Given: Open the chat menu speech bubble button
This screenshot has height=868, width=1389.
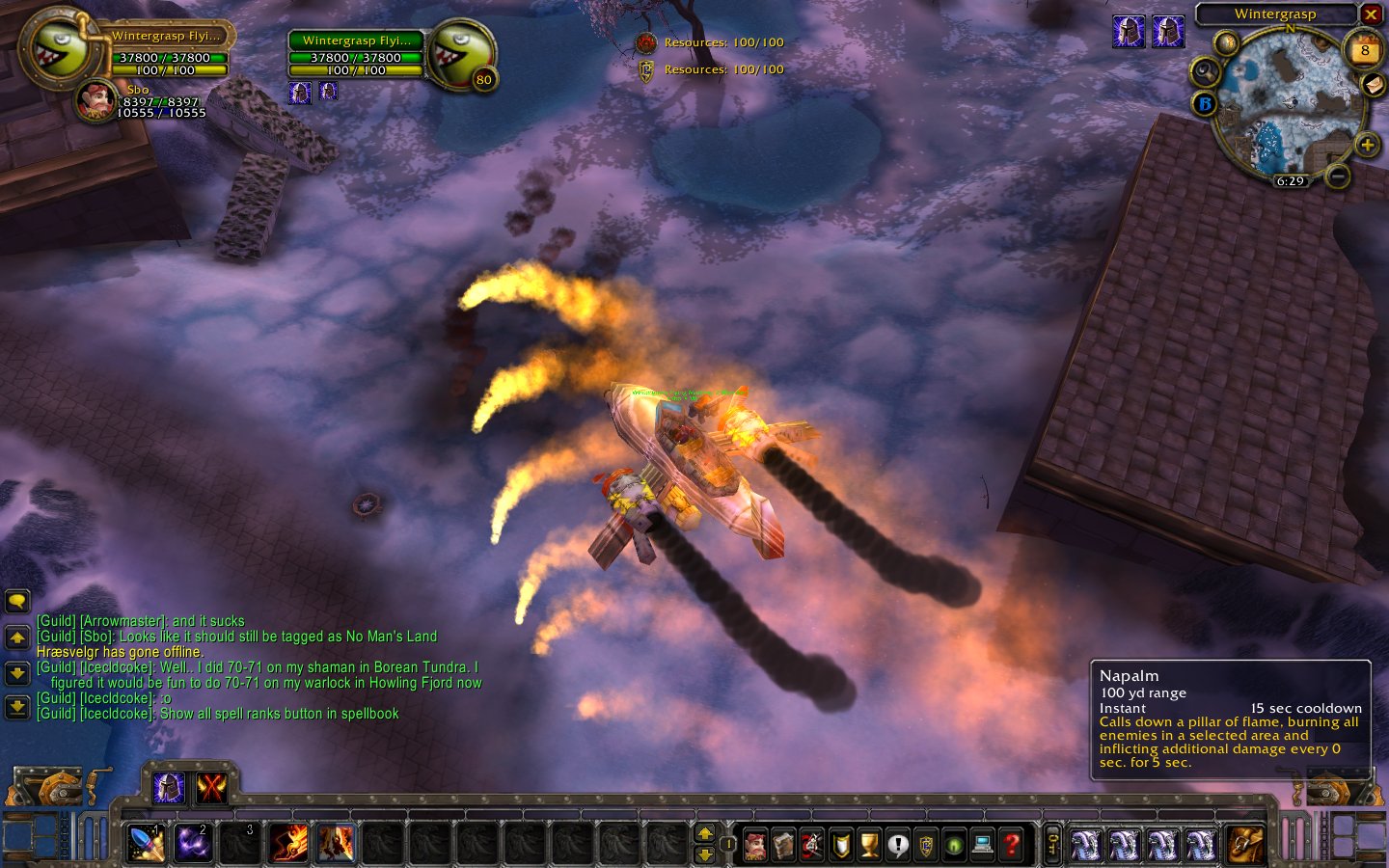Looking at the screenshot, I should coord(17,602).
